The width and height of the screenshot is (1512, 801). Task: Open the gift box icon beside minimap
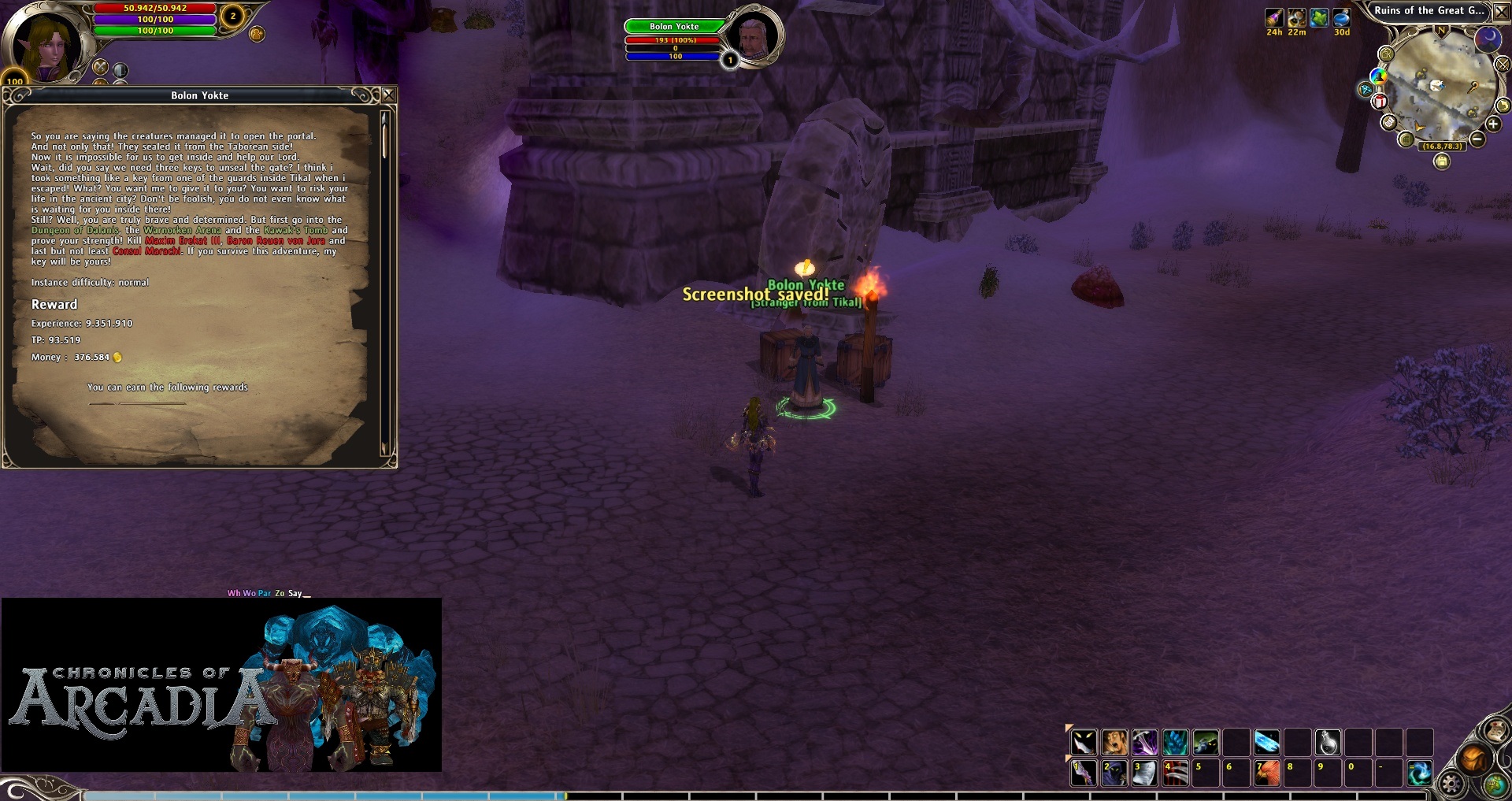pyautogui.click(x=1380, y=101)
